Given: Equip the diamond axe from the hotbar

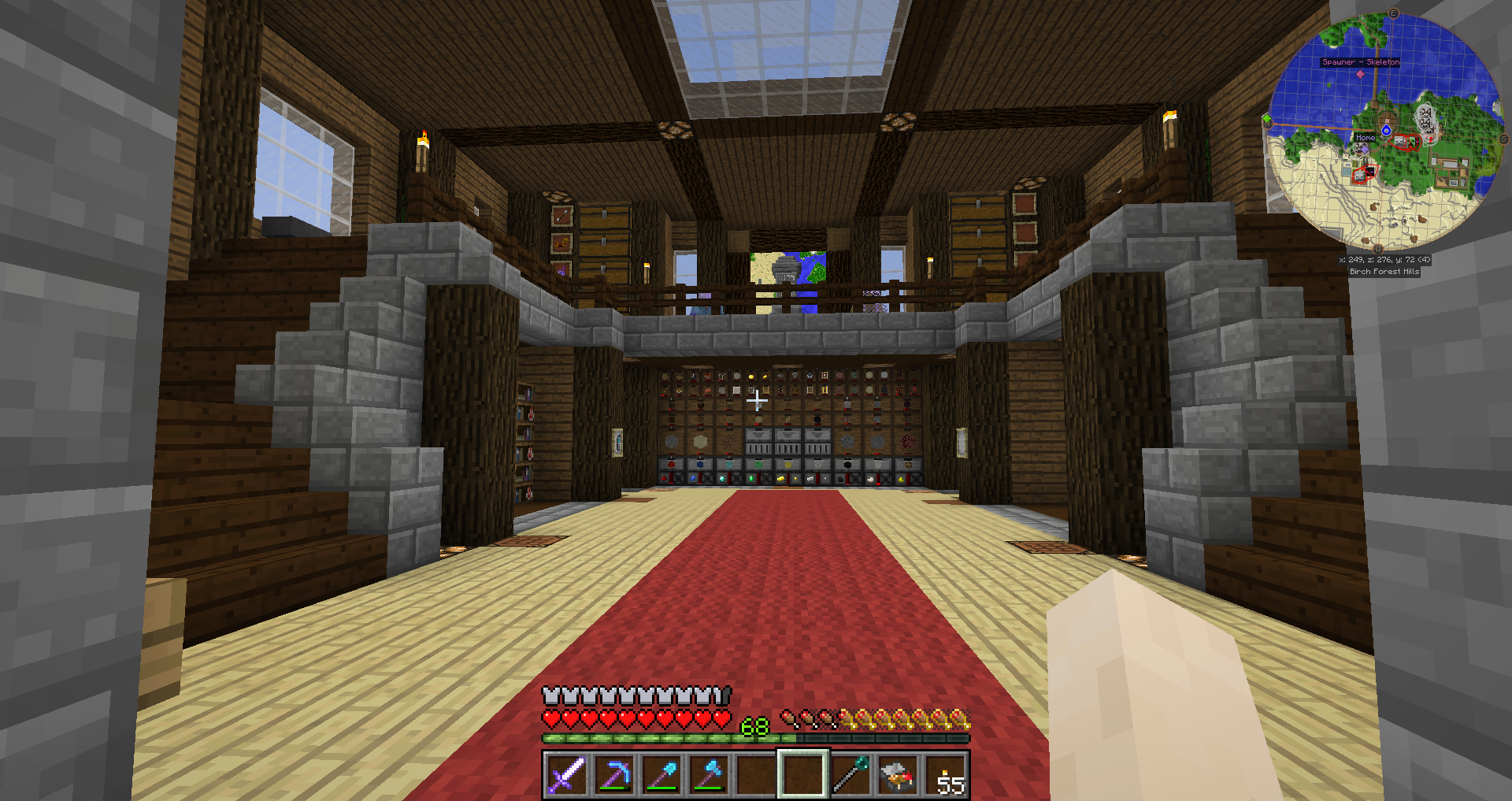Looking at the screenshot, I should tap(708, 774).
